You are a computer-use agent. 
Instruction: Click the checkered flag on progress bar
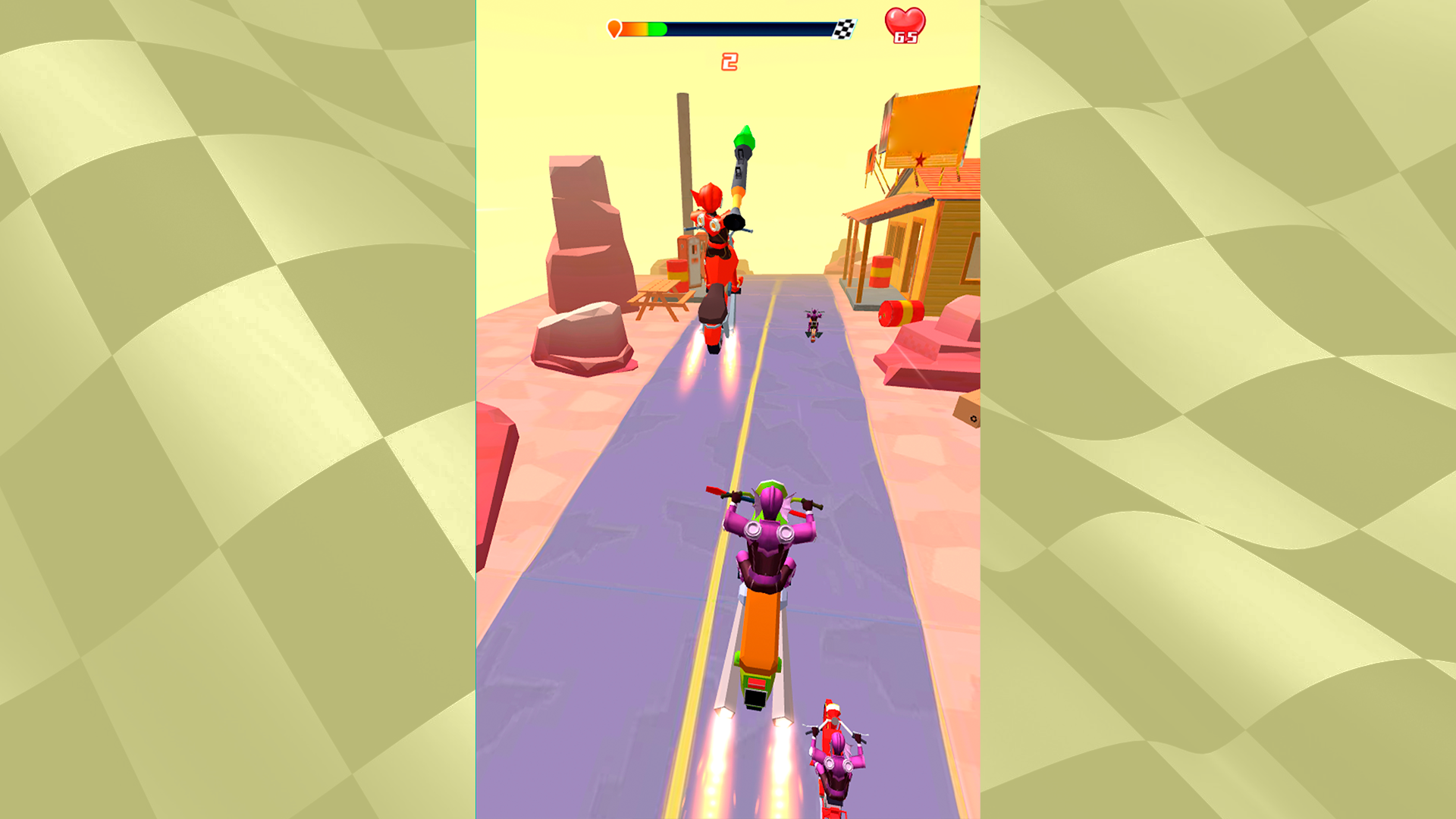point(844,29)
